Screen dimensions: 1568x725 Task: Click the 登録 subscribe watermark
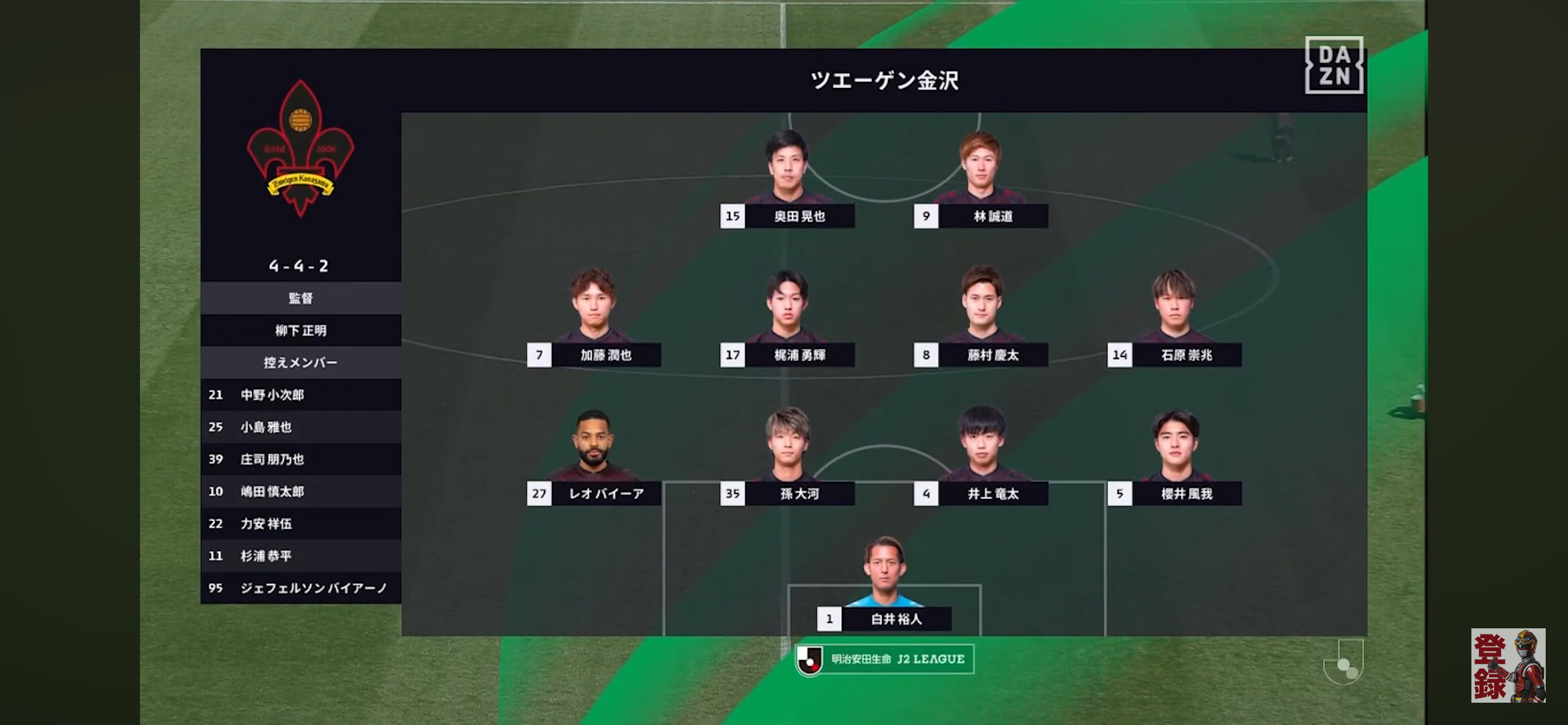(x=1508, y=666)
